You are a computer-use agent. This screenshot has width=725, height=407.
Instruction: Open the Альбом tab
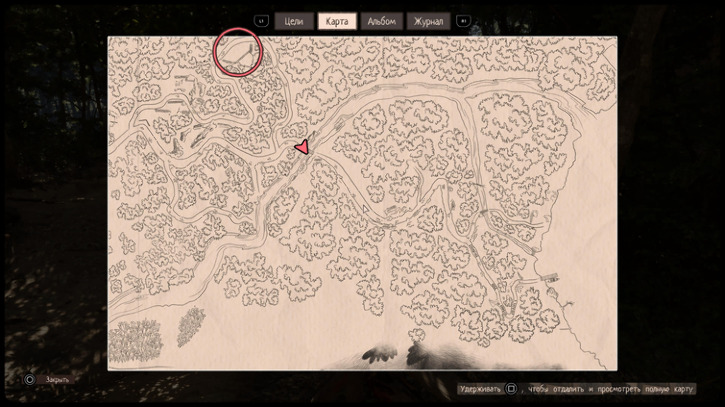381,21
